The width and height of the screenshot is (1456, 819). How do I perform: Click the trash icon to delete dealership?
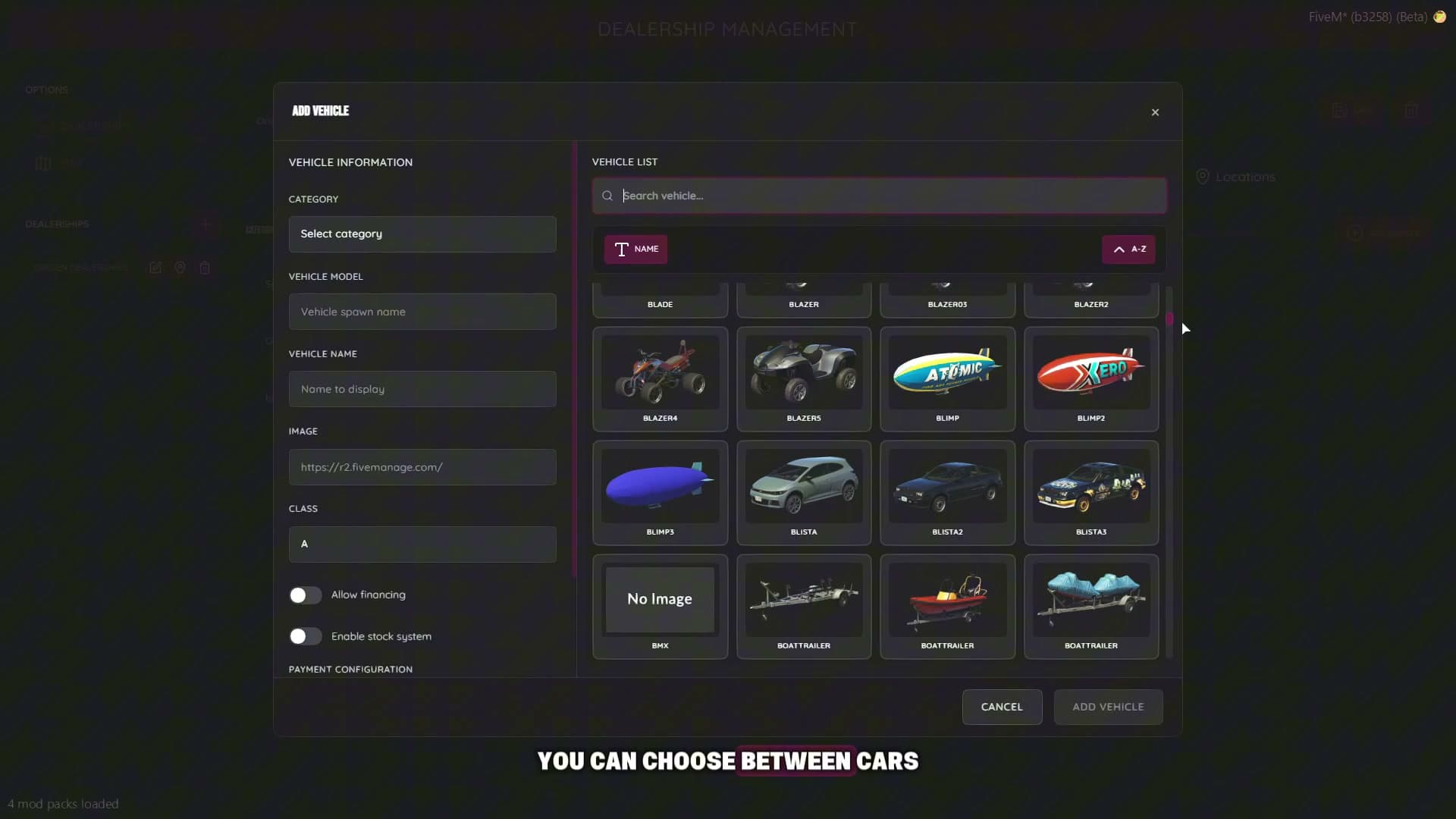click(205, 268)
